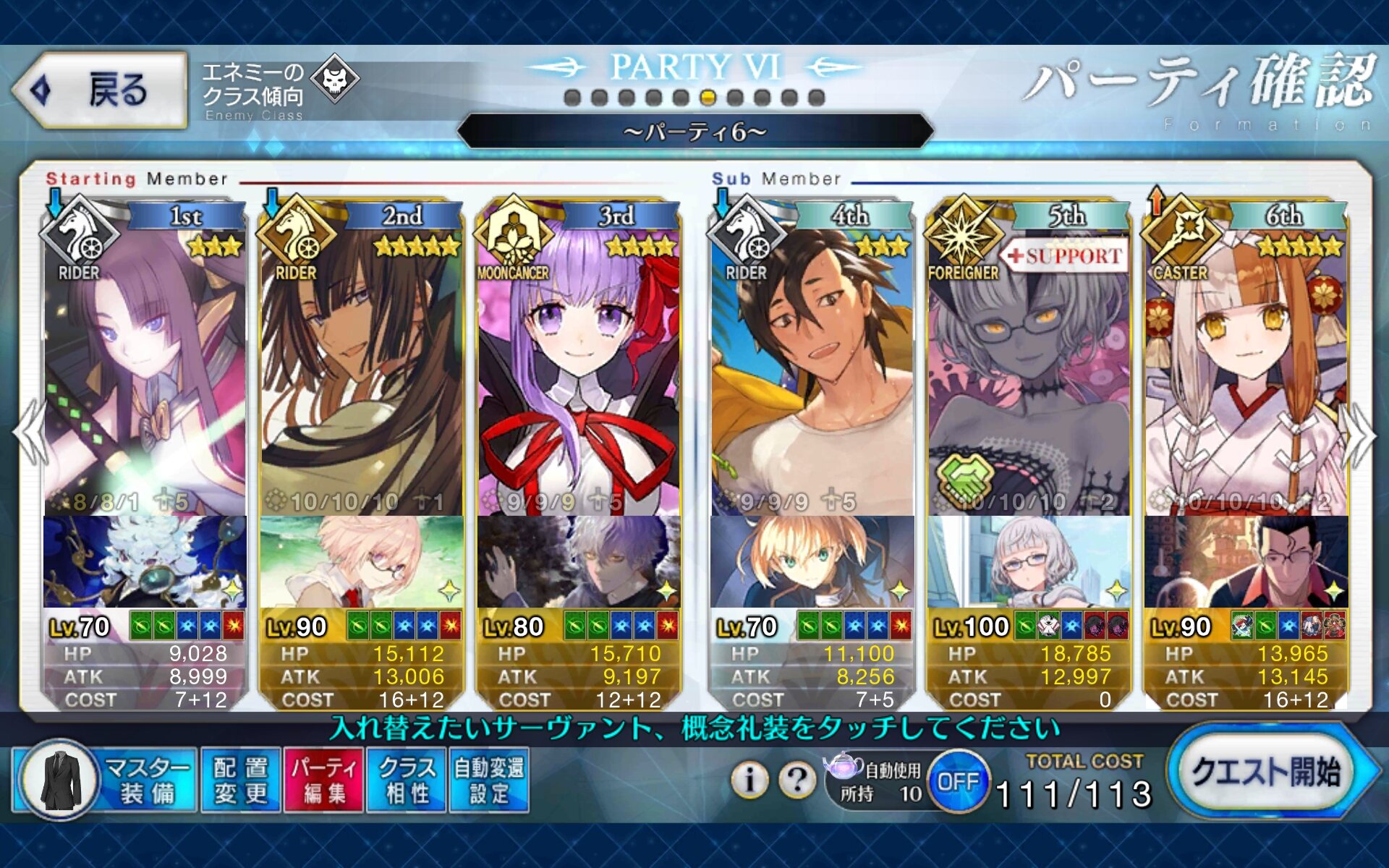Open パーティ編集 party edit
1389x868 pixels.
tap(324, 781)
